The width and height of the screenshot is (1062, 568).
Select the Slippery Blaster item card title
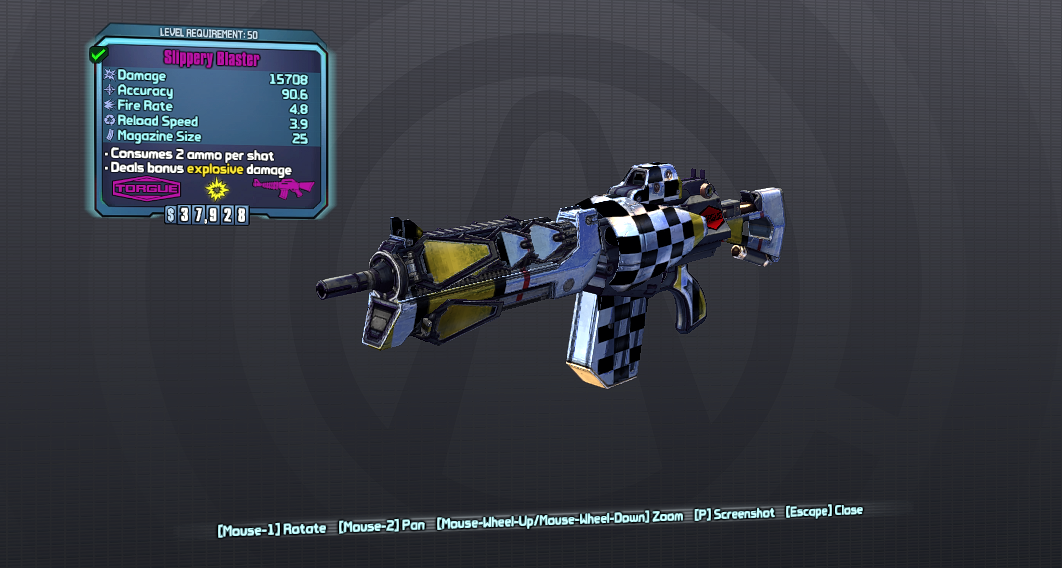211,59
